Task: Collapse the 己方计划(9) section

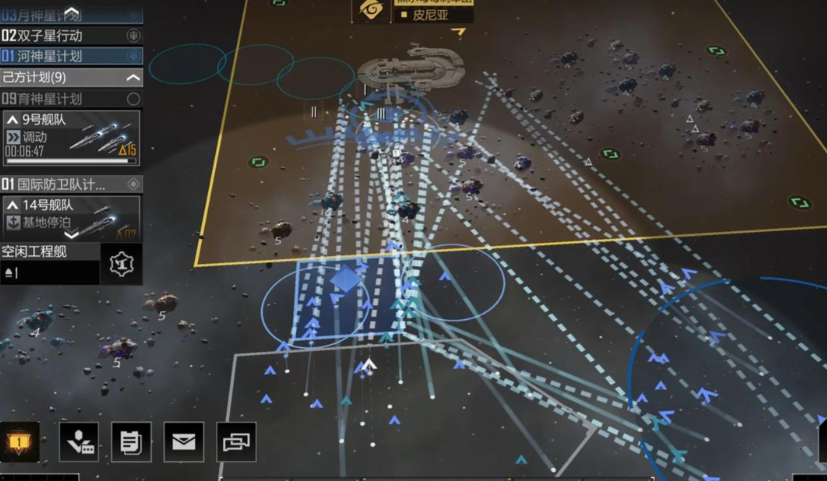Action: tap(133, 77)
